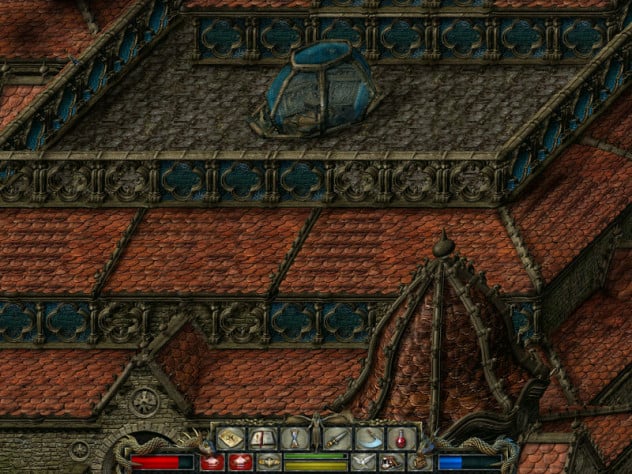Use the red potion flask
This screenshot has width=632, height=474.
[x=399, y=438]
